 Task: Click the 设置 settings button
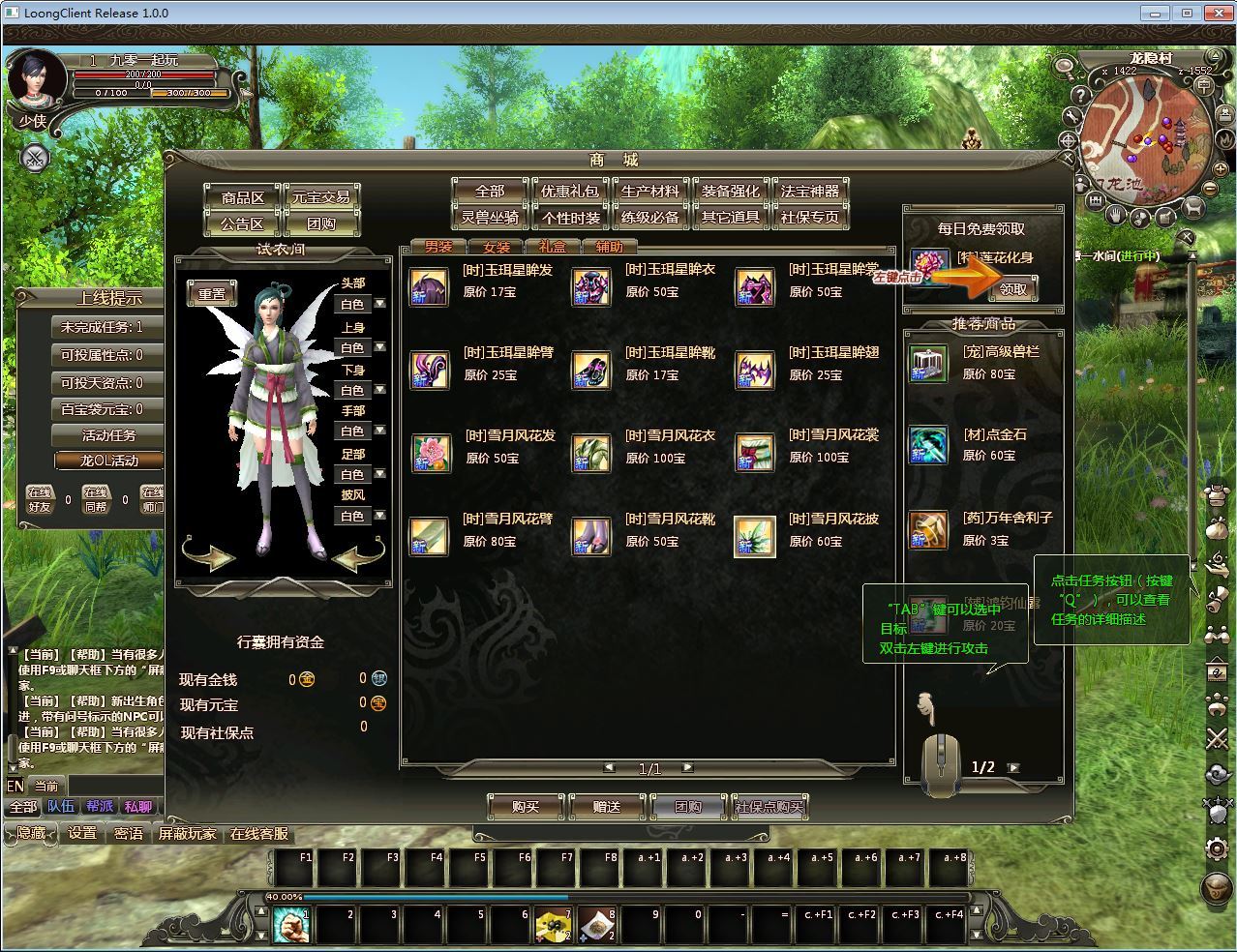point(82,833)
